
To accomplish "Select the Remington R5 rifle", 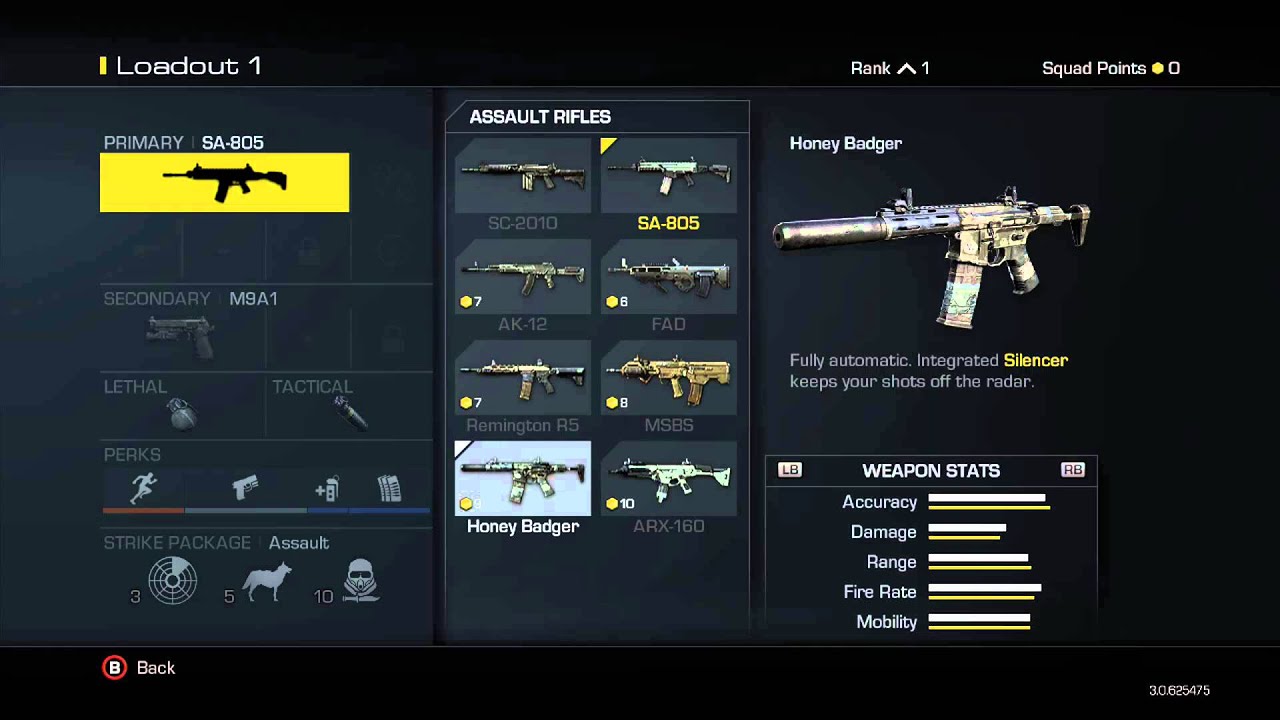I will (x=522, y=378).
